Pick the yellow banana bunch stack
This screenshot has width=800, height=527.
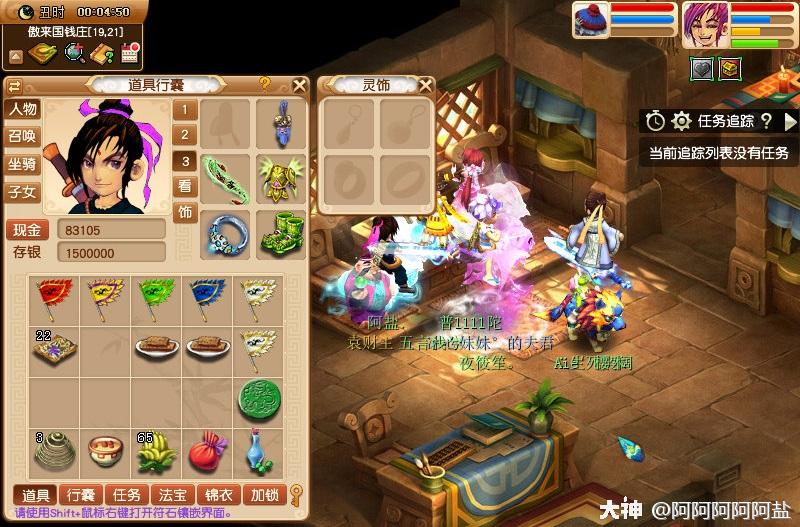click(155, 453)
